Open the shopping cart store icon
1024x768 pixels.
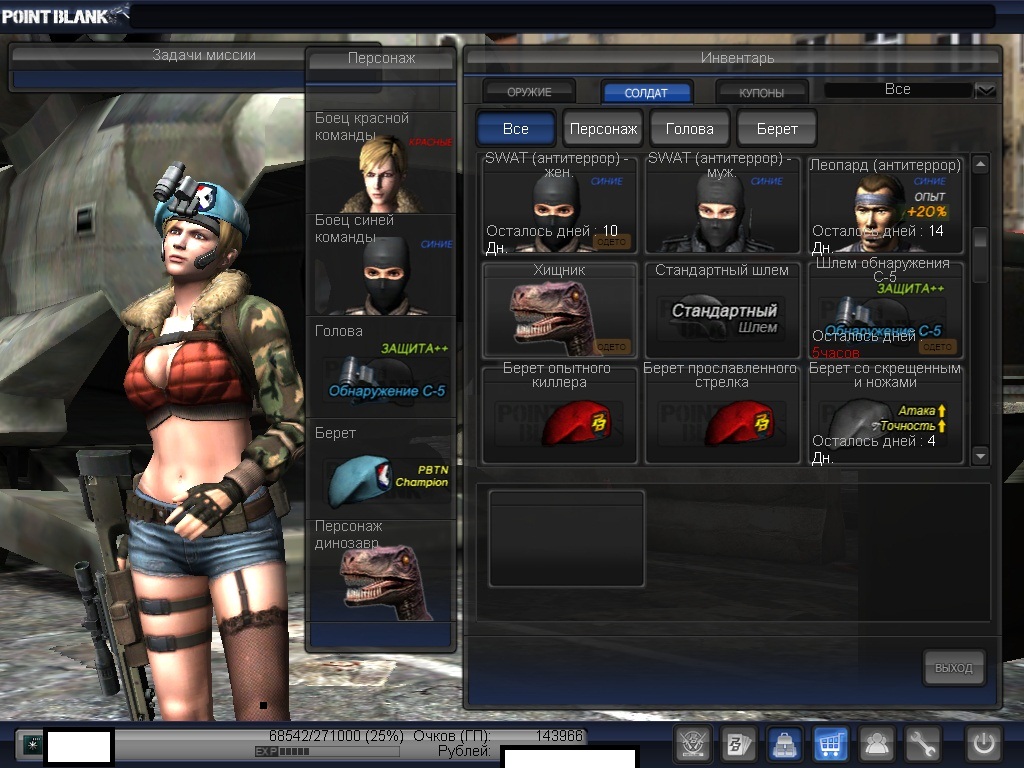pos(831,743)
